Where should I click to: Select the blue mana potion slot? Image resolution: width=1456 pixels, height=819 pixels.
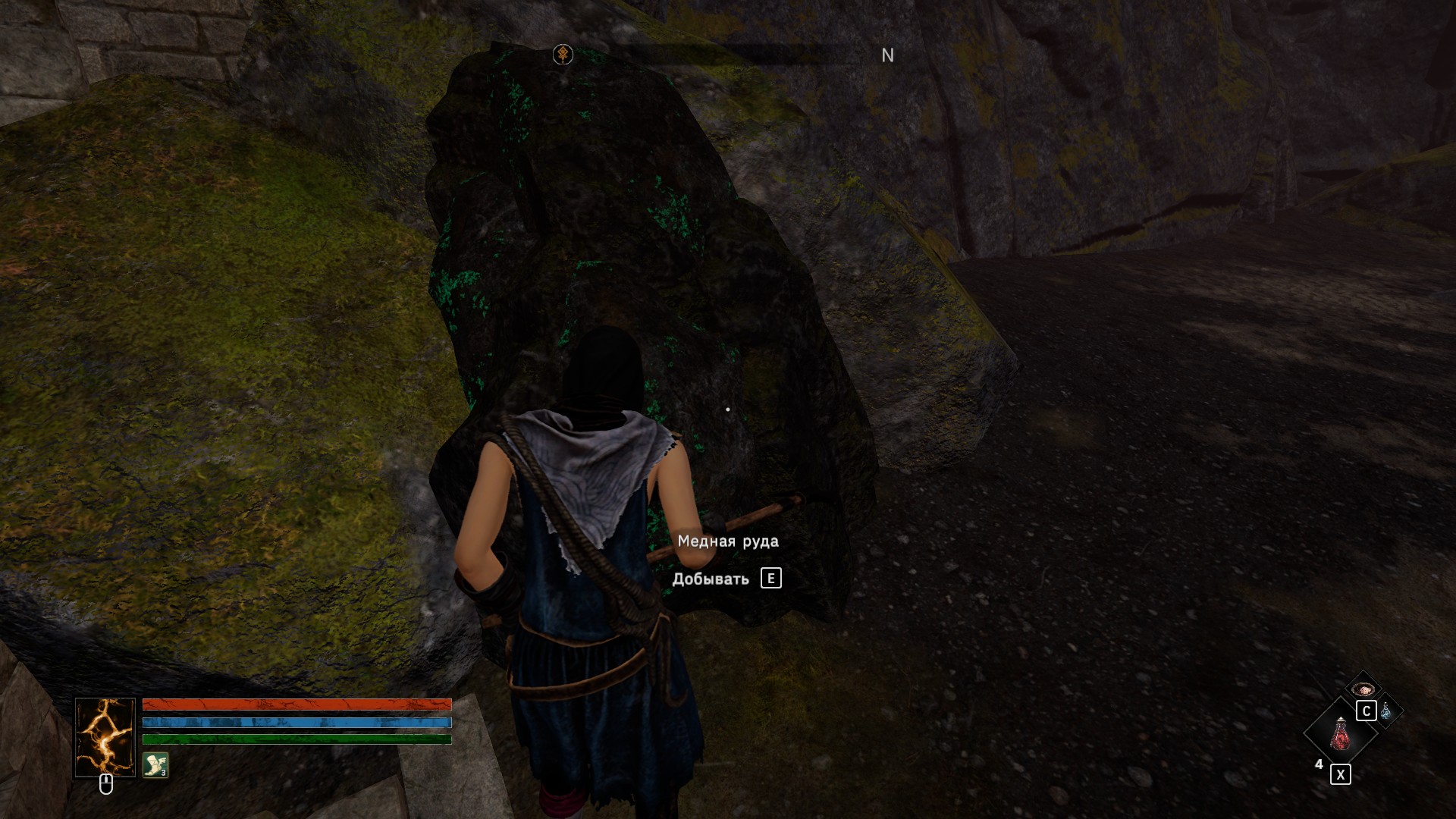point(1387,711)
